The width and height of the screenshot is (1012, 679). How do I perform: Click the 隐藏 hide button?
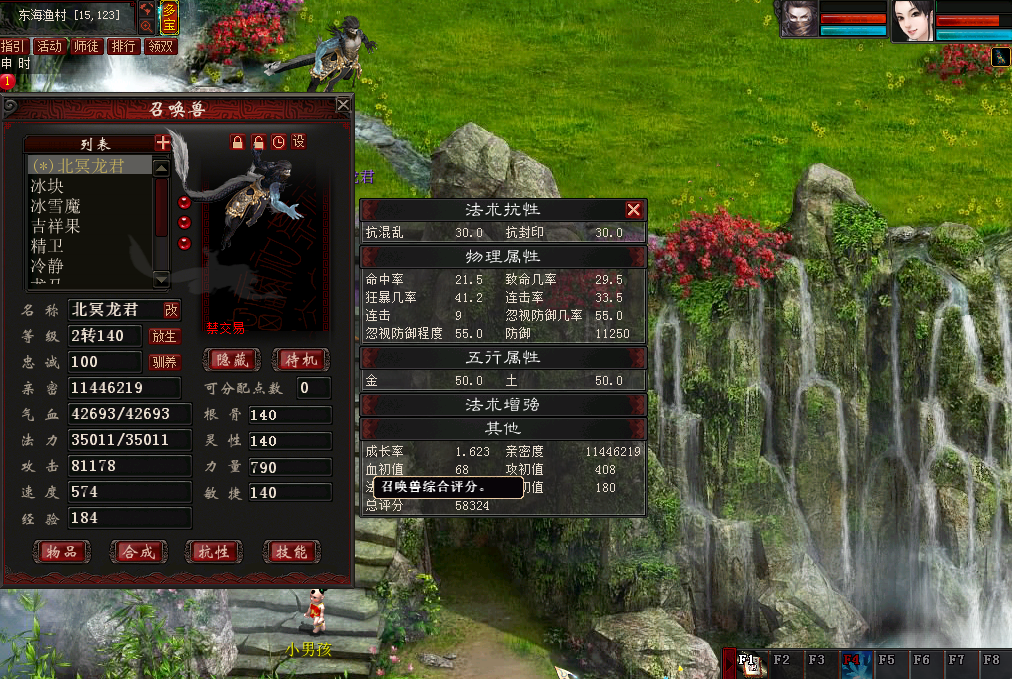[x=232, y=360]
